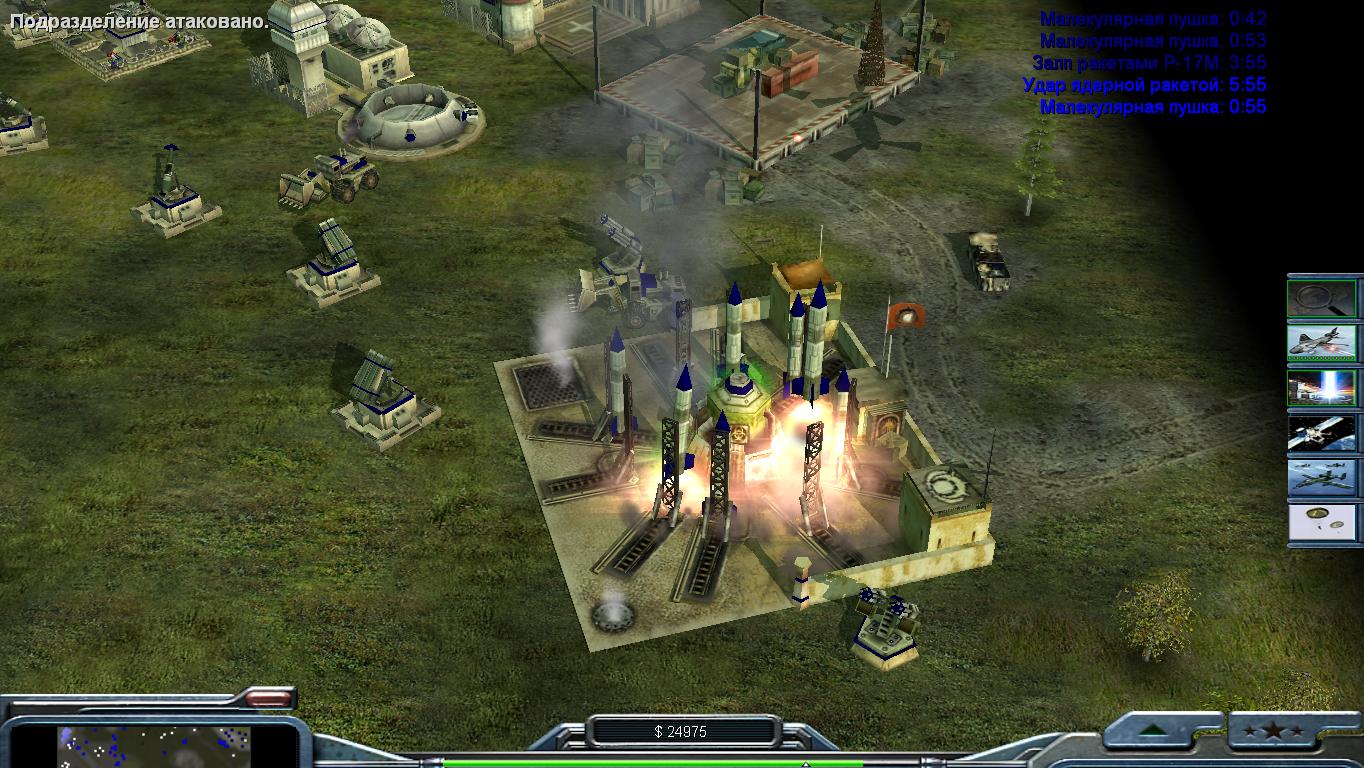Image resolution: width=1364 pixels, height=768 pixels.
Task: Use the paratrooper drop power
Action: point(1322,523)
